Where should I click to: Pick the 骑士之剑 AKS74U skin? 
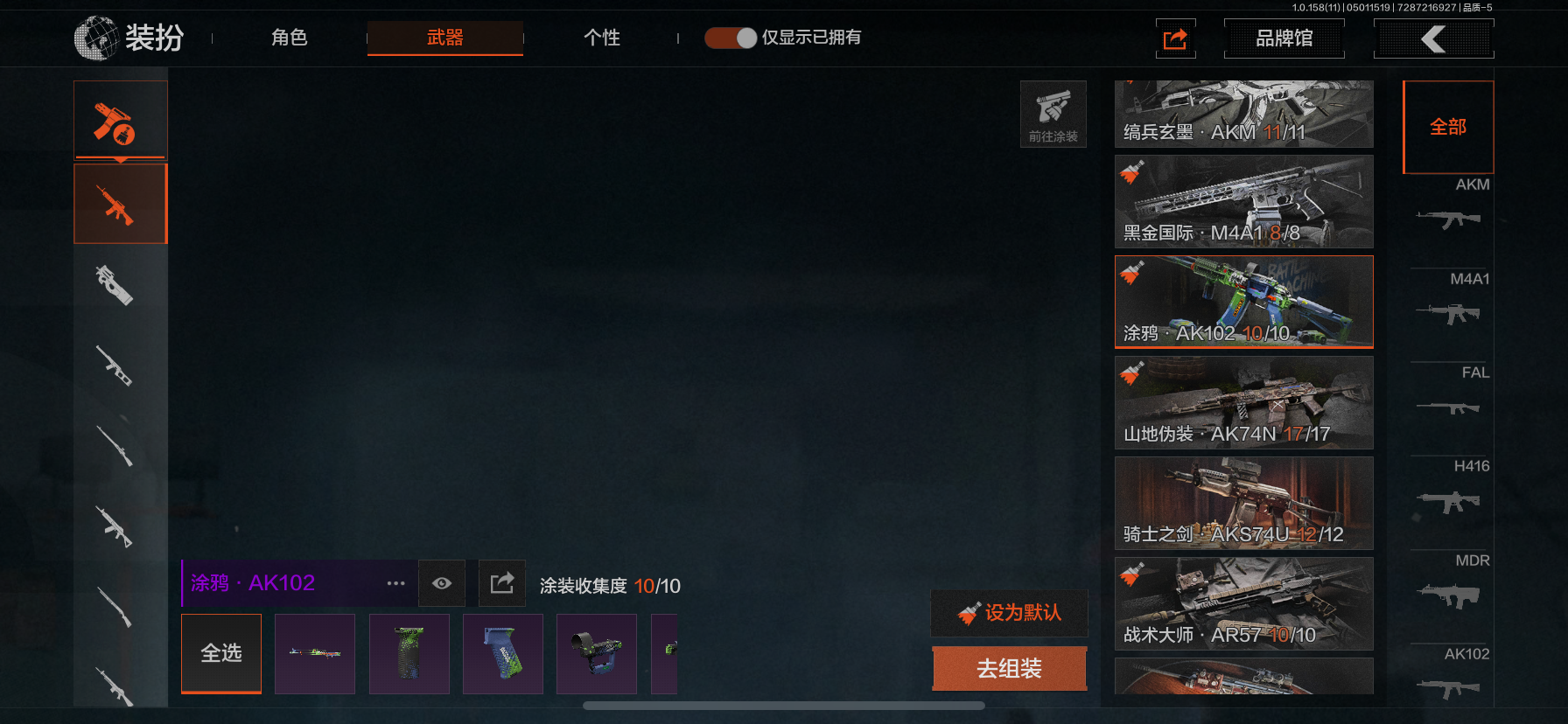(x=1243, y=504)
